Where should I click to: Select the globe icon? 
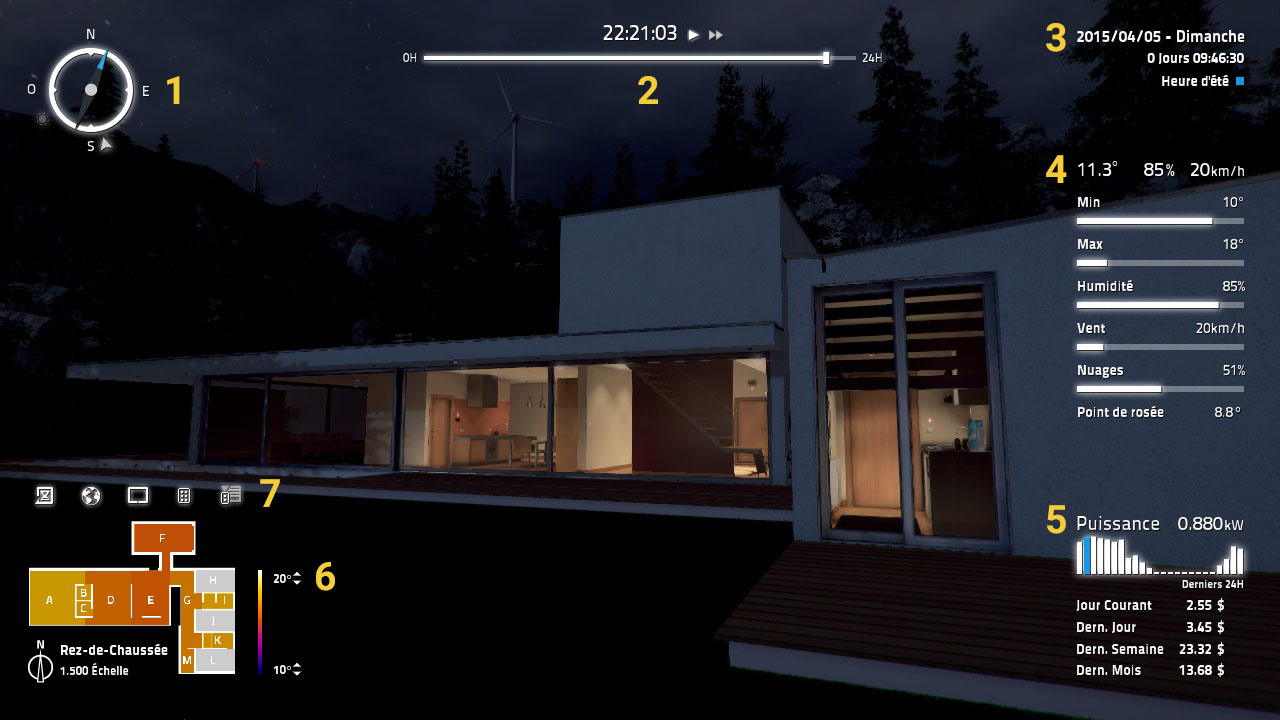point(91,495)
